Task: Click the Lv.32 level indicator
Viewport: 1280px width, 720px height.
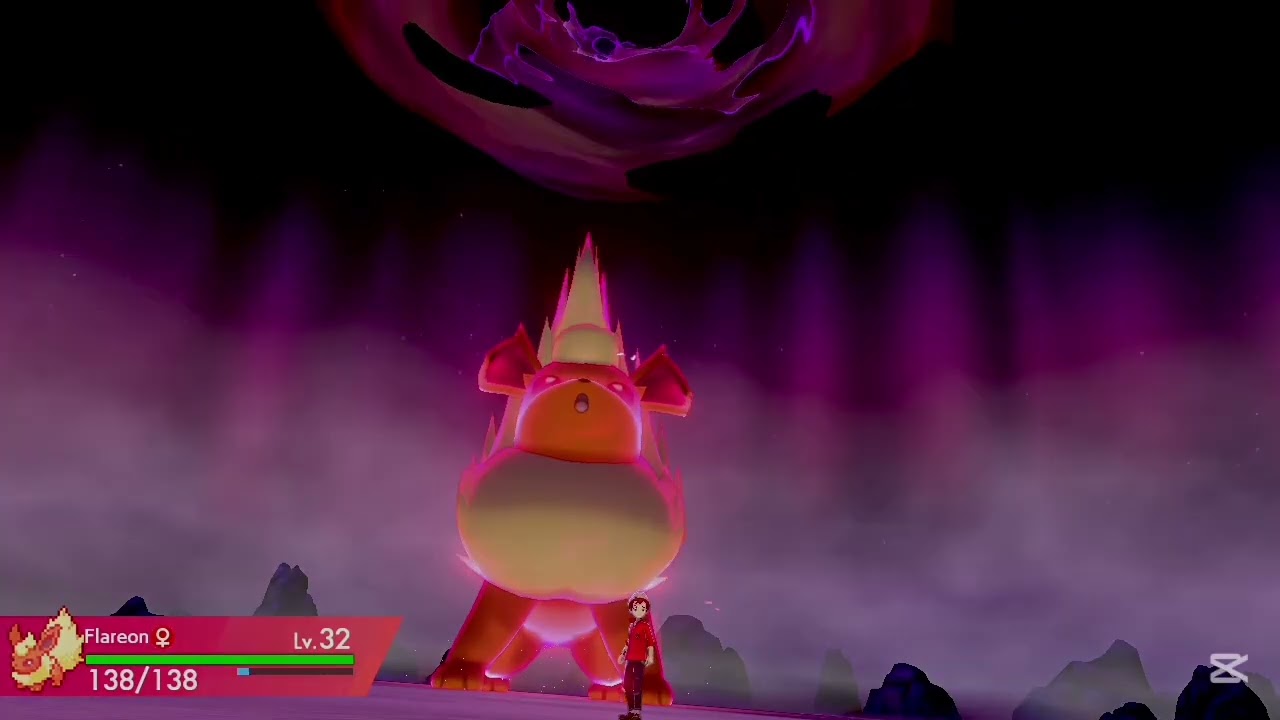Action: coord(321,639)
